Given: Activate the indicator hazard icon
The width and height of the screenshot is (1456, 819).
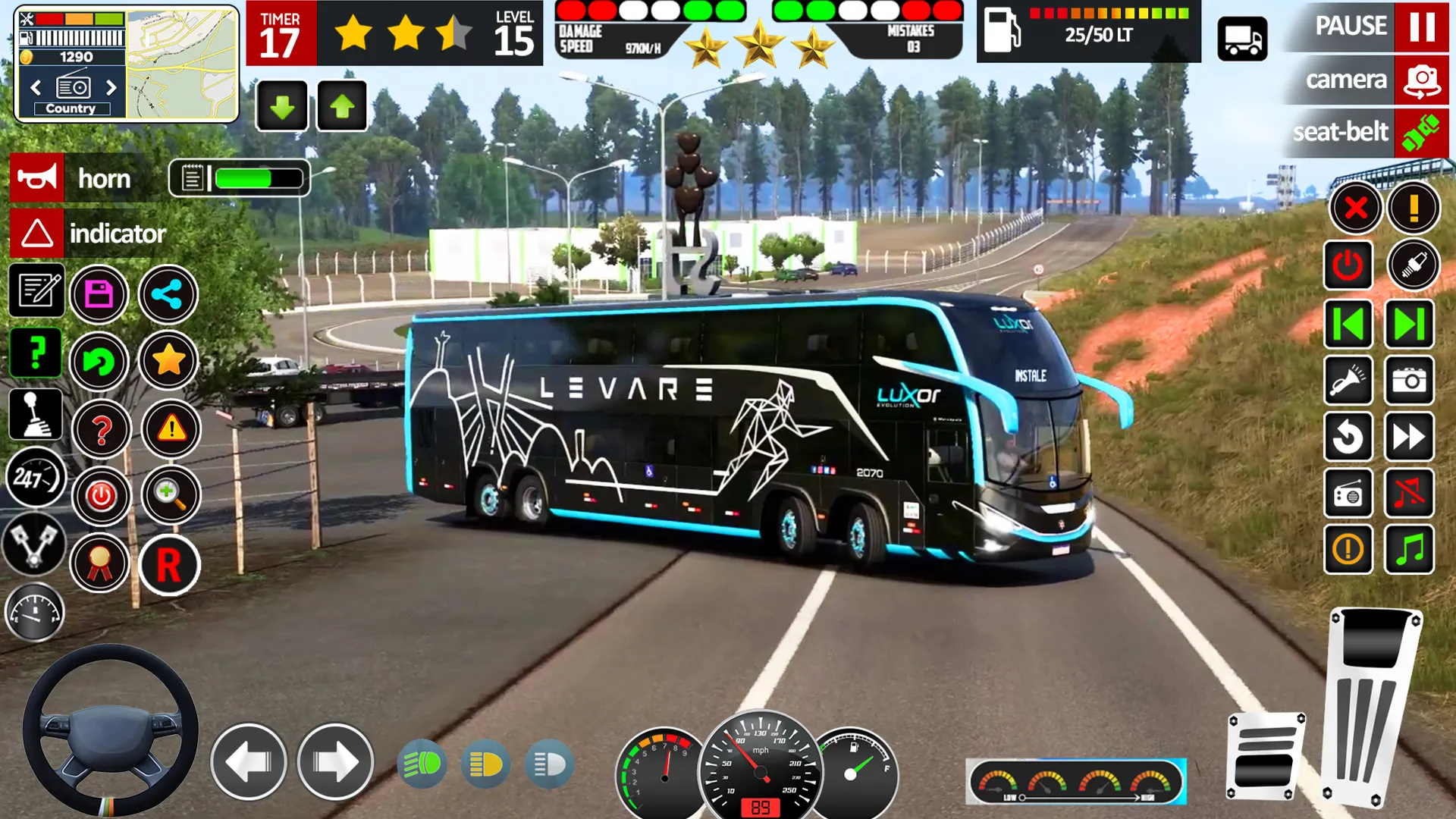Looking at the screenshot, I should [x=36, y=234].
